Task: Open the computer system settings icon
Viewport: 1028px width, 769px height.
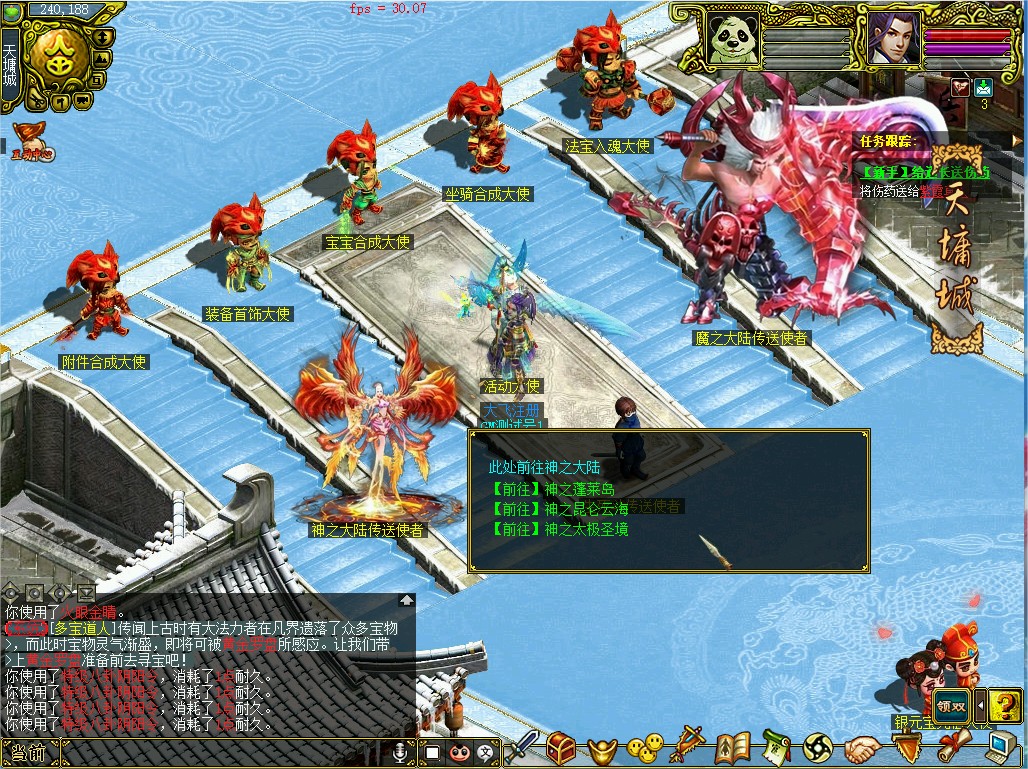Action: (x=1001, y=748)
